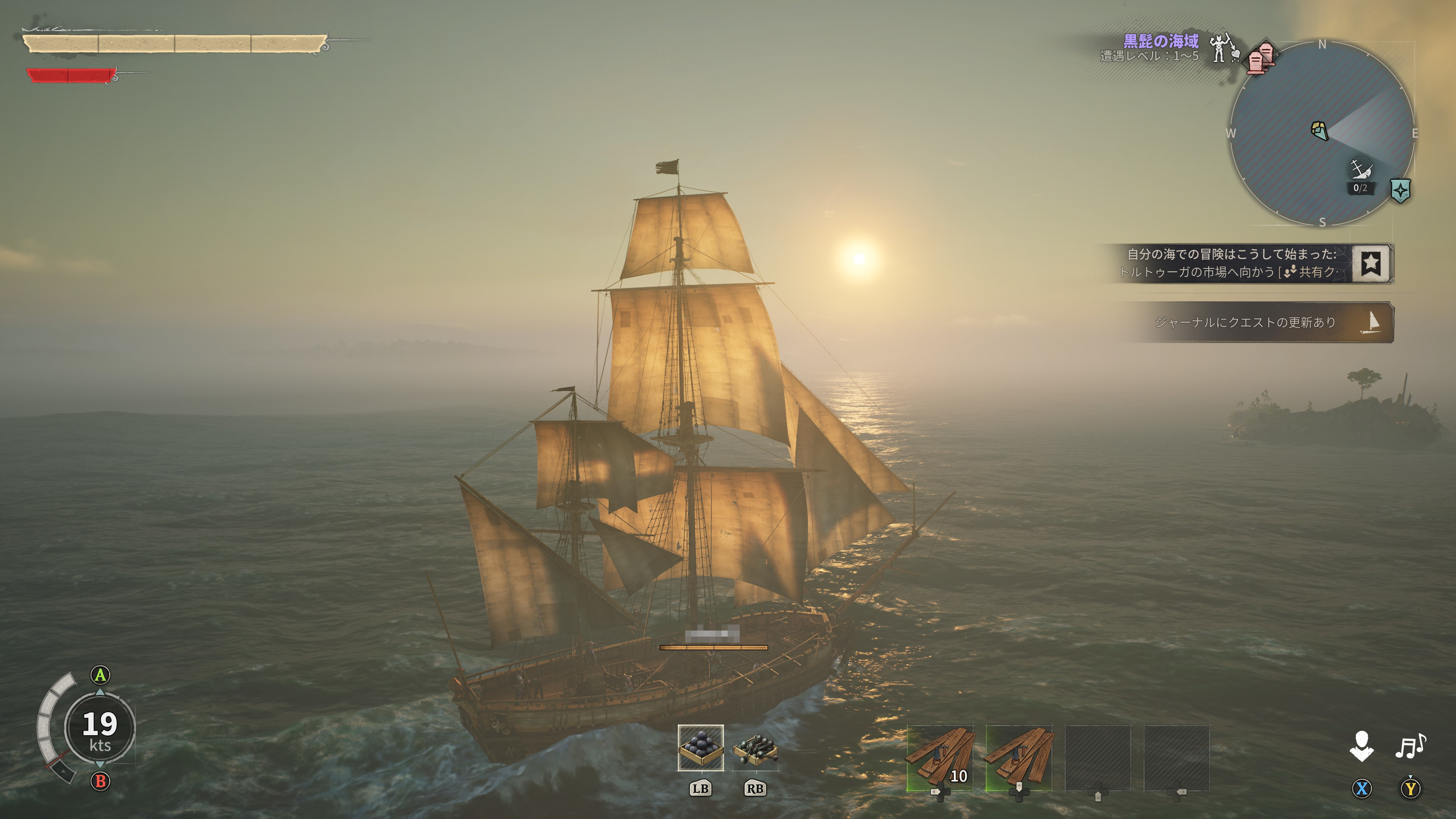Click the 19 kts speed gauge
Screen dimensions: 1456x819
pyautogui.click(x=100, y=728)
